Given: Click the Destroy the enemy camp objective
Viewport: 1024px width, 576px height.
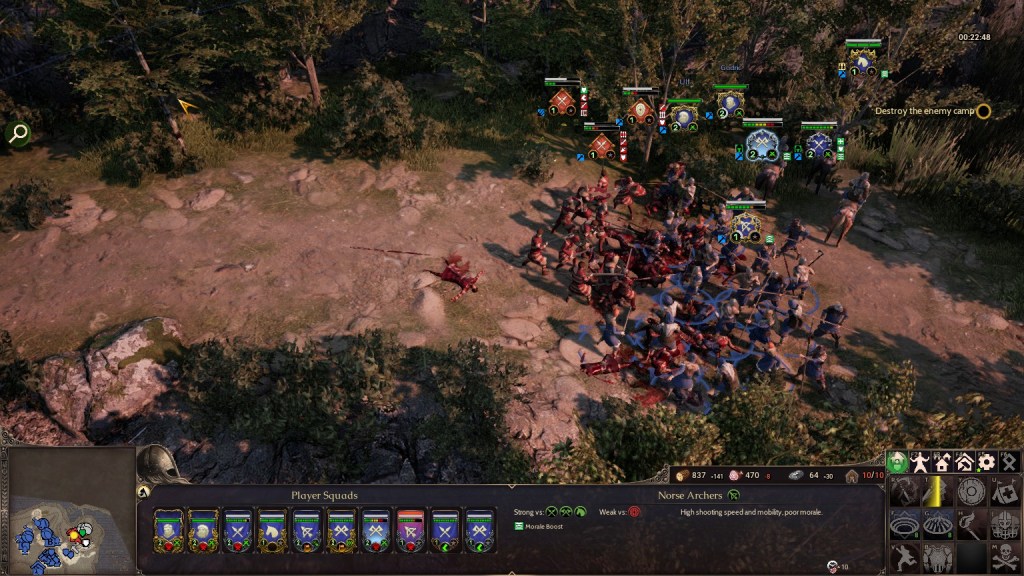Looking at the screenshot, I should [924, 111].
